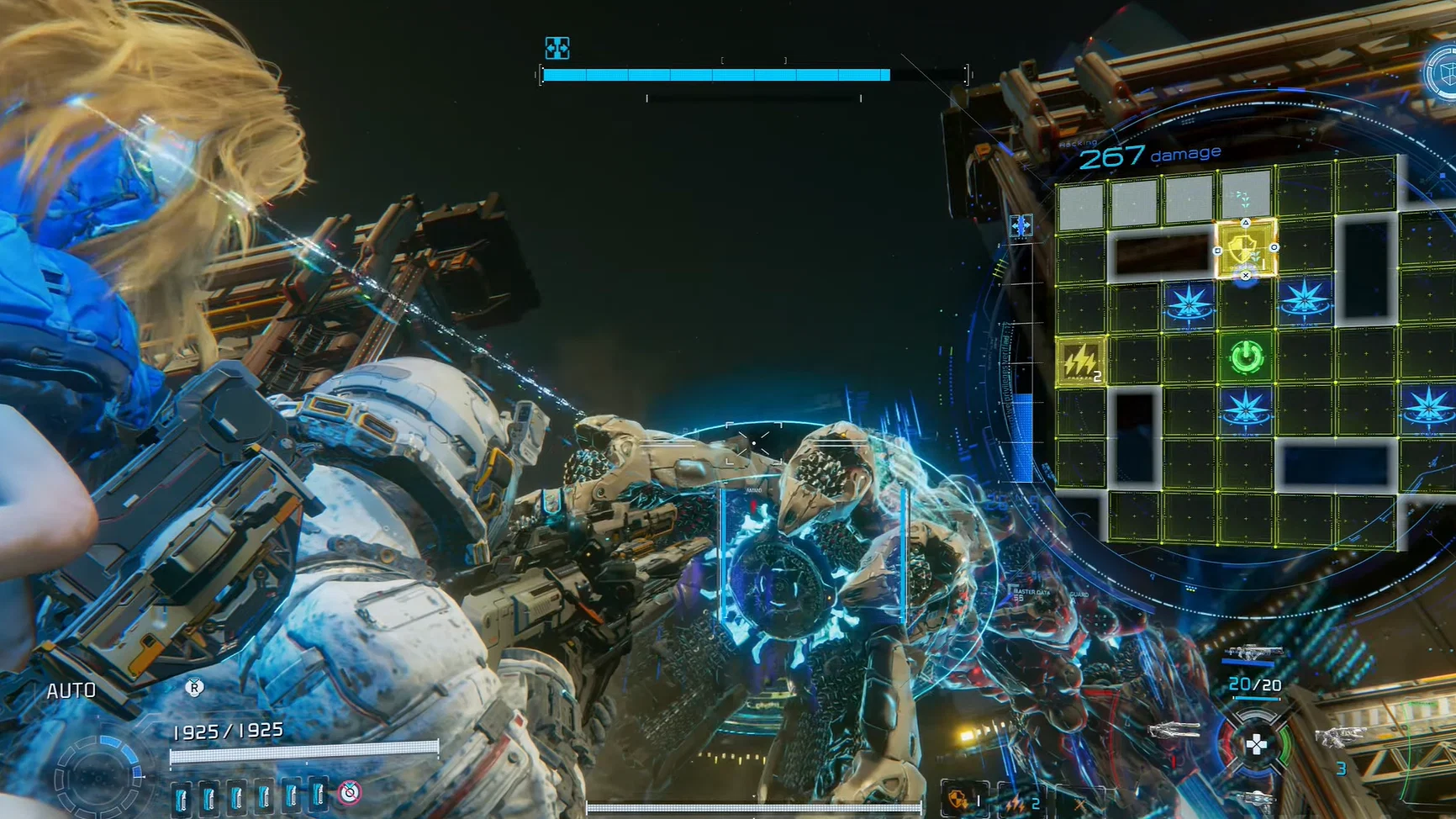Select the yellow shield defense tile
The height and width of the screenshot is (819, 1456).
pos(1247,249)
